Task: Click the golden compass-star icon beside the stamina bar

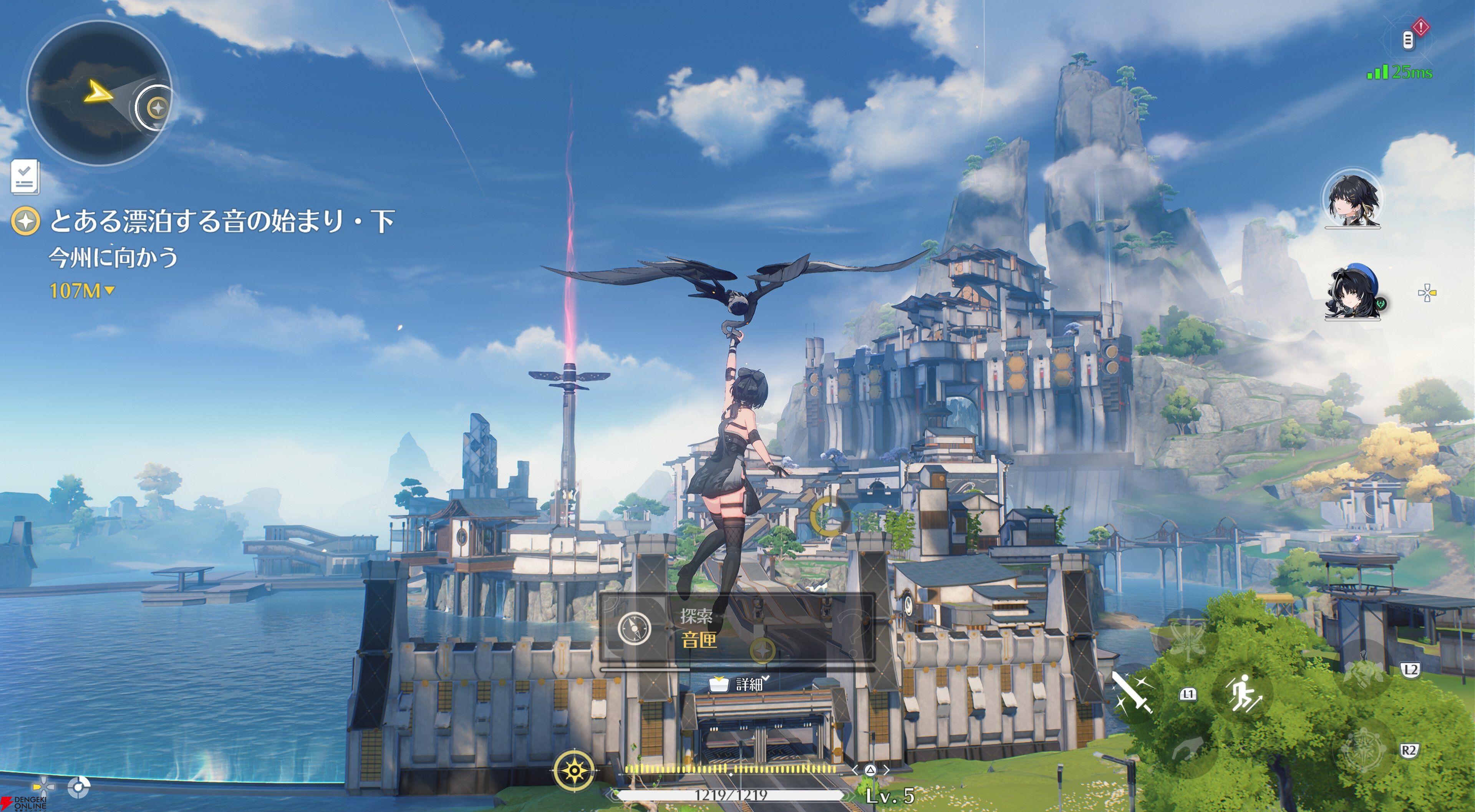Action: pyautogui.click(x=574, y=771)
